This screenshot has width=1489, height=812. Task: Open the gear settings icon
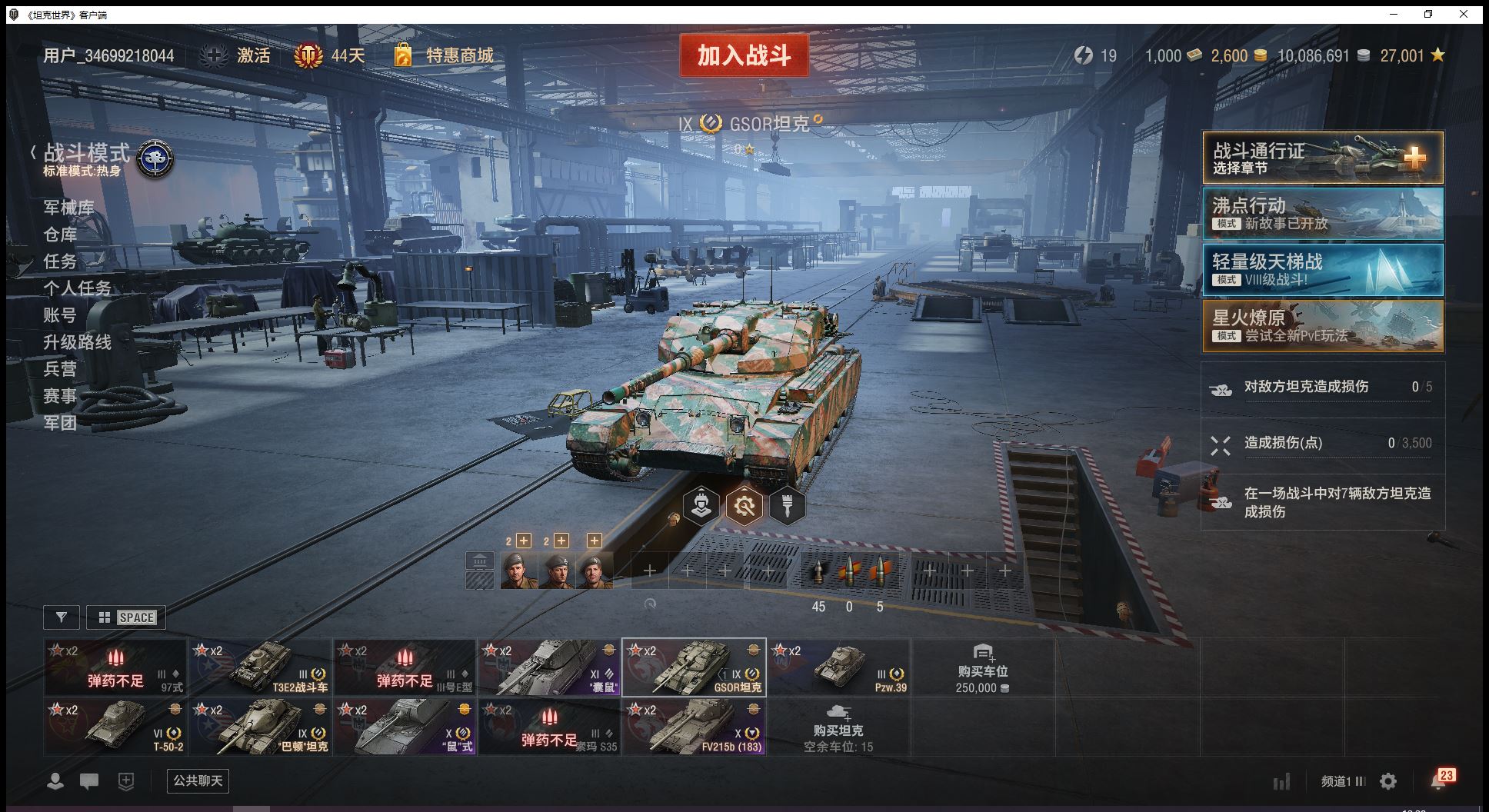(x=1388, y=782)
